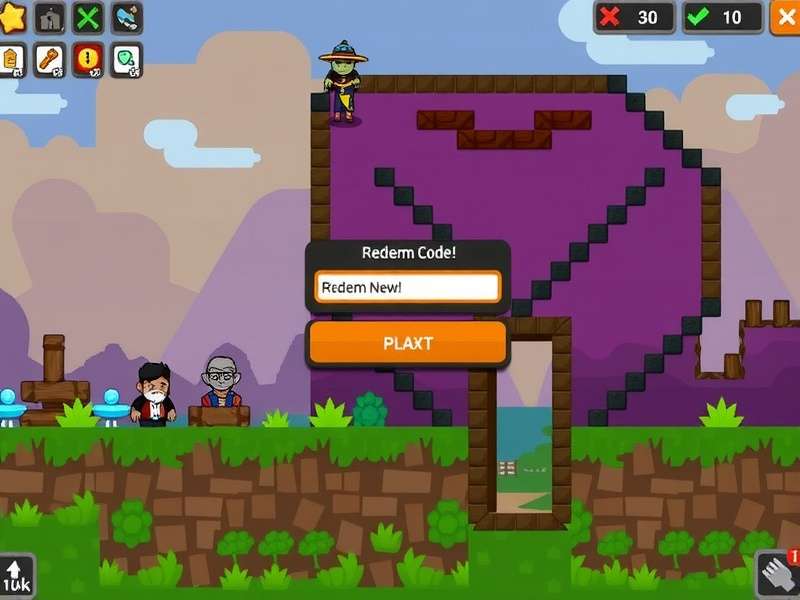Open the glove icon with red notification

click(x=777, y=576)
